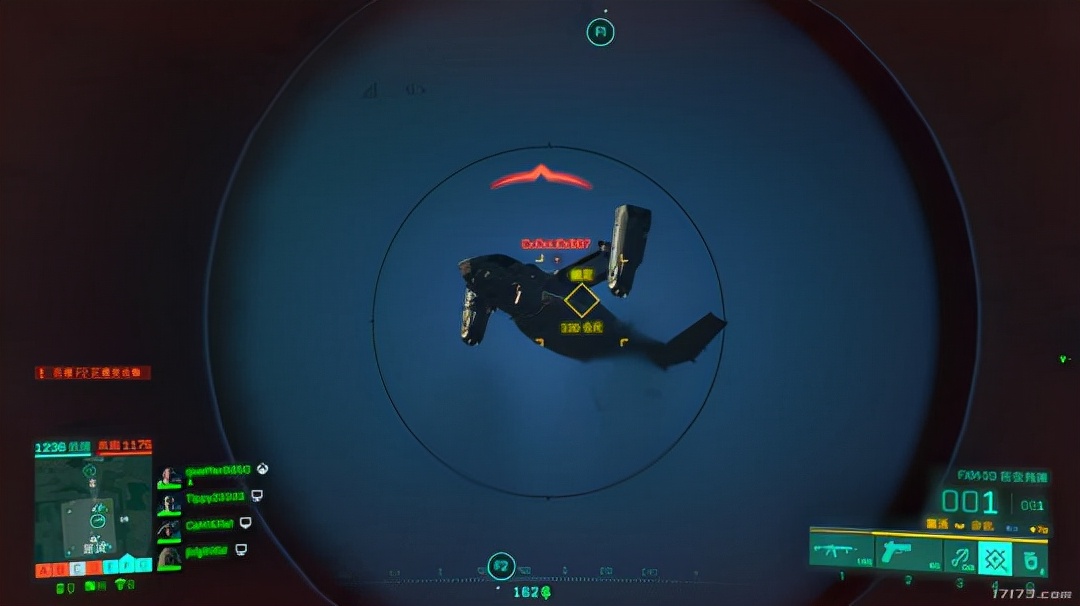
Task: Choose the grappling hook gadget slot
Action: click(x=960, y=558)
